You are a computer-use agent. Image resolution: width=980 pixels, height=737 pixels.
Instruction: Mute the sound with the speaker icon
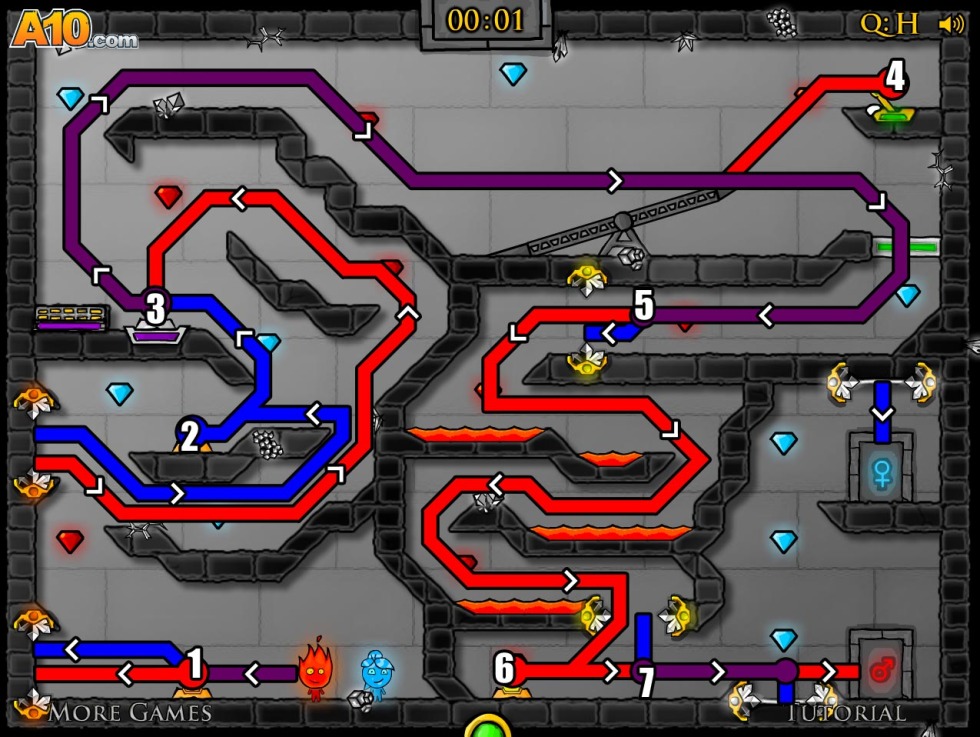tap(950, 24)
